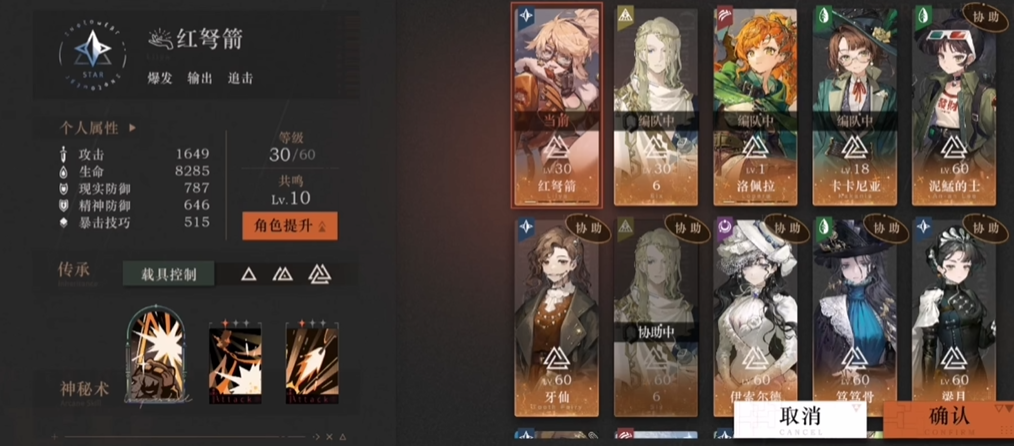Choose the 洛佩拉 character card
The image size is (1014, 446).
[x=755, y=105]
